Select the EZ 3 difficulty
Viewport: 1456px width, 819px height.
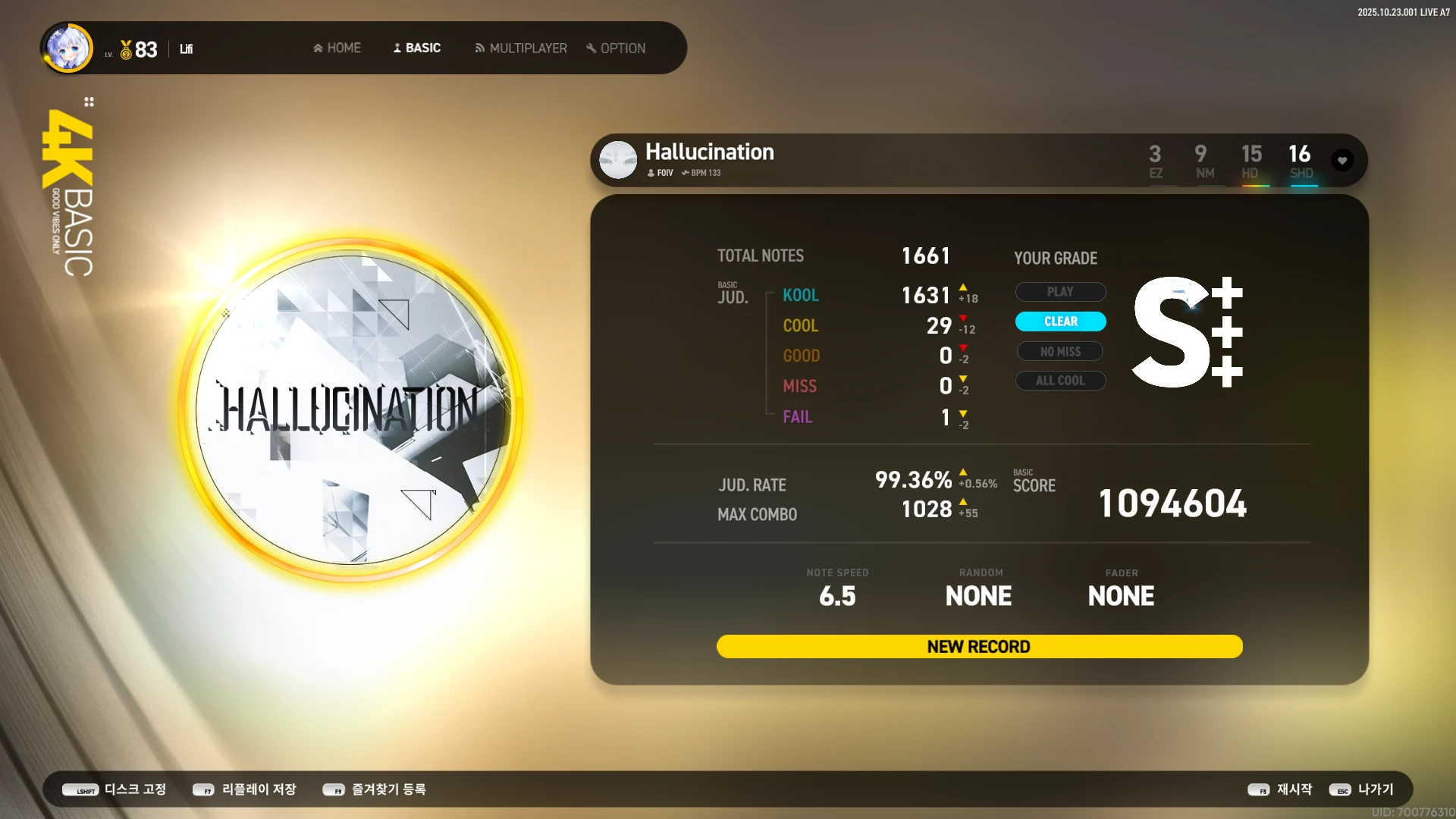click(1155, 161)
